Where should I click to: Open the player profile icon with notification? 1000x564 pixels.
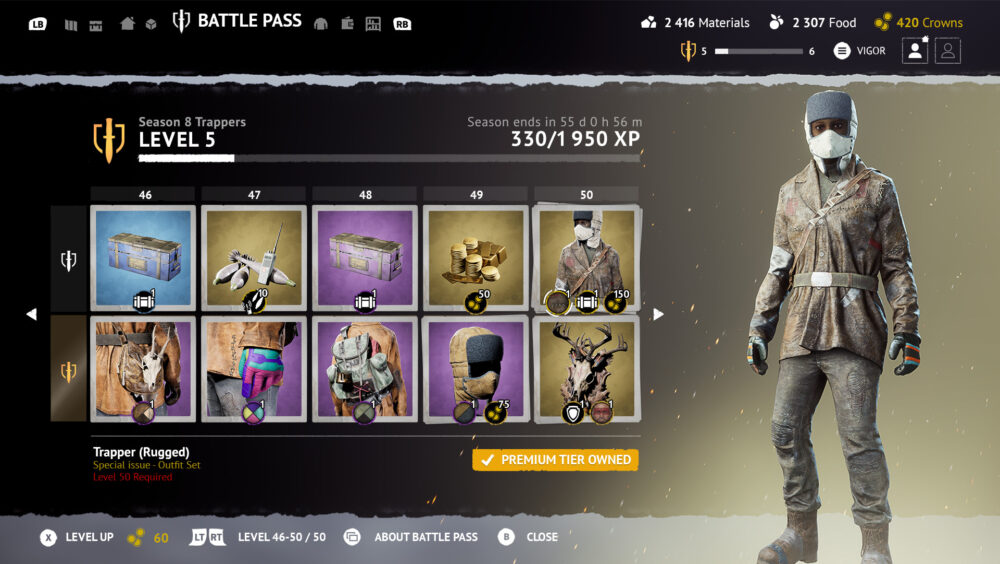click(x=915, y=51)
